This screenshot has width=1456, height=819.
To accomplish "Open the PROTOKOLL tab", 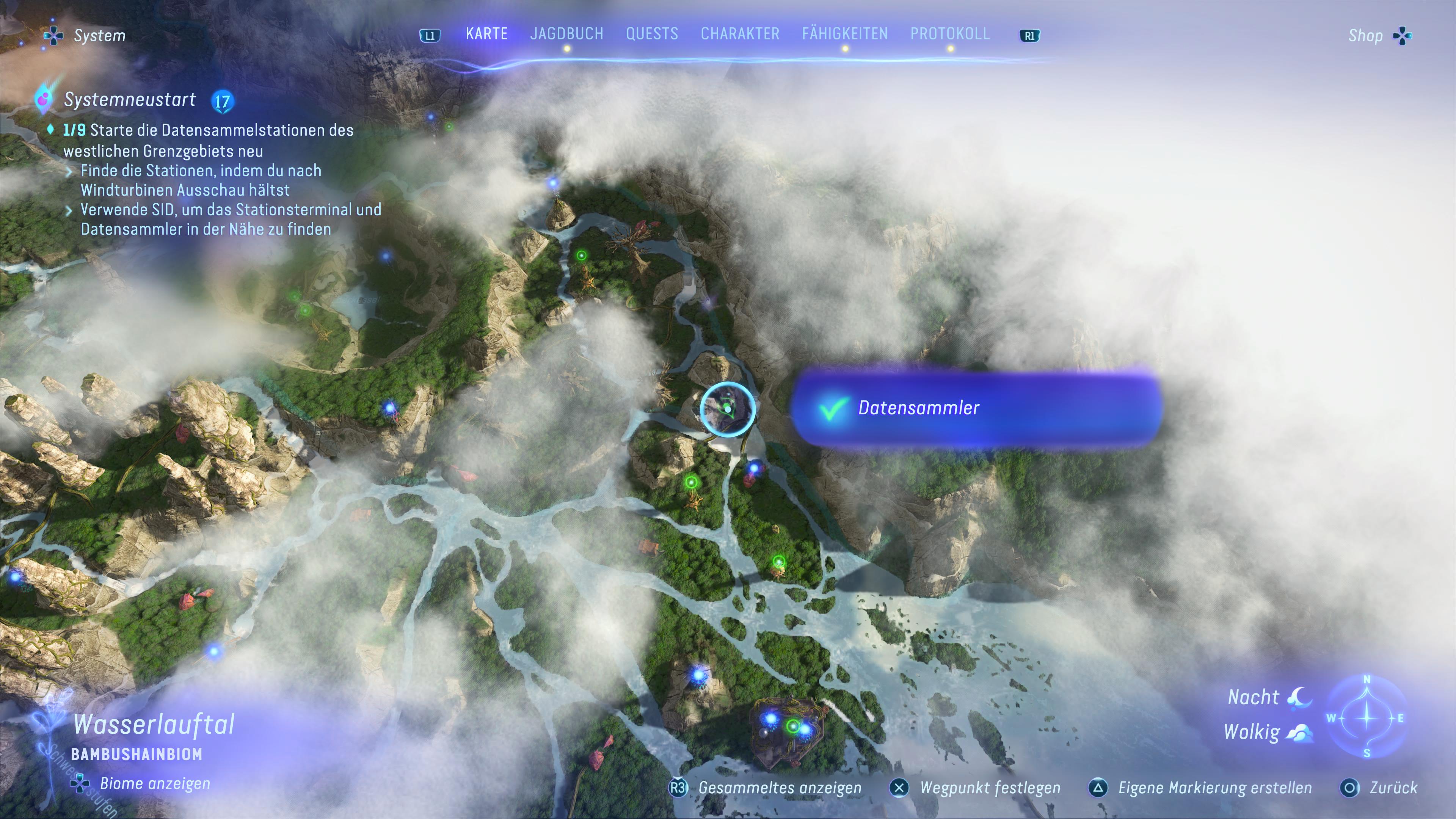I will point(949,34).
